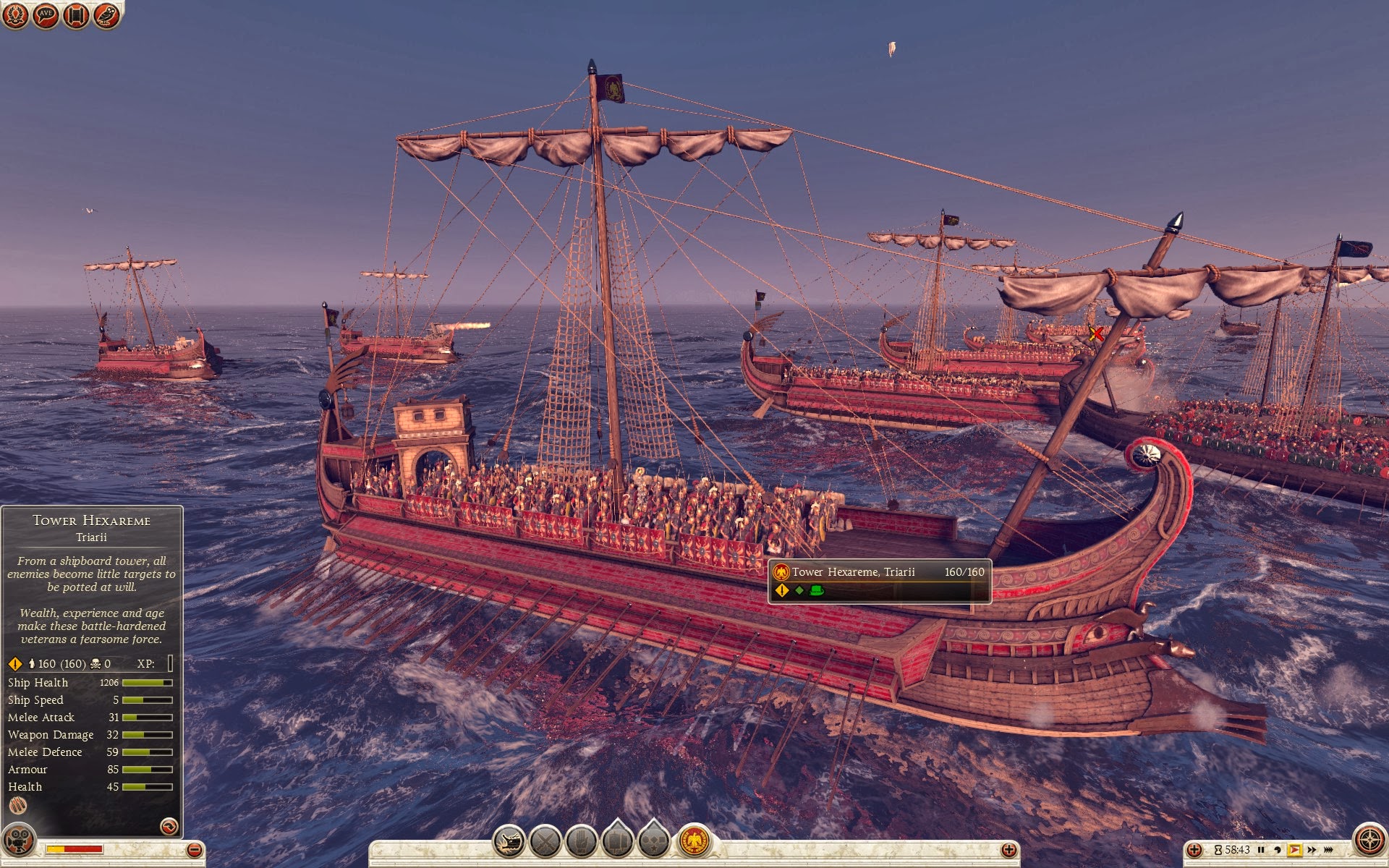The image size is (1389, 868).
Task: Toggle unit info panel arrow button
Action: point(169,826)
